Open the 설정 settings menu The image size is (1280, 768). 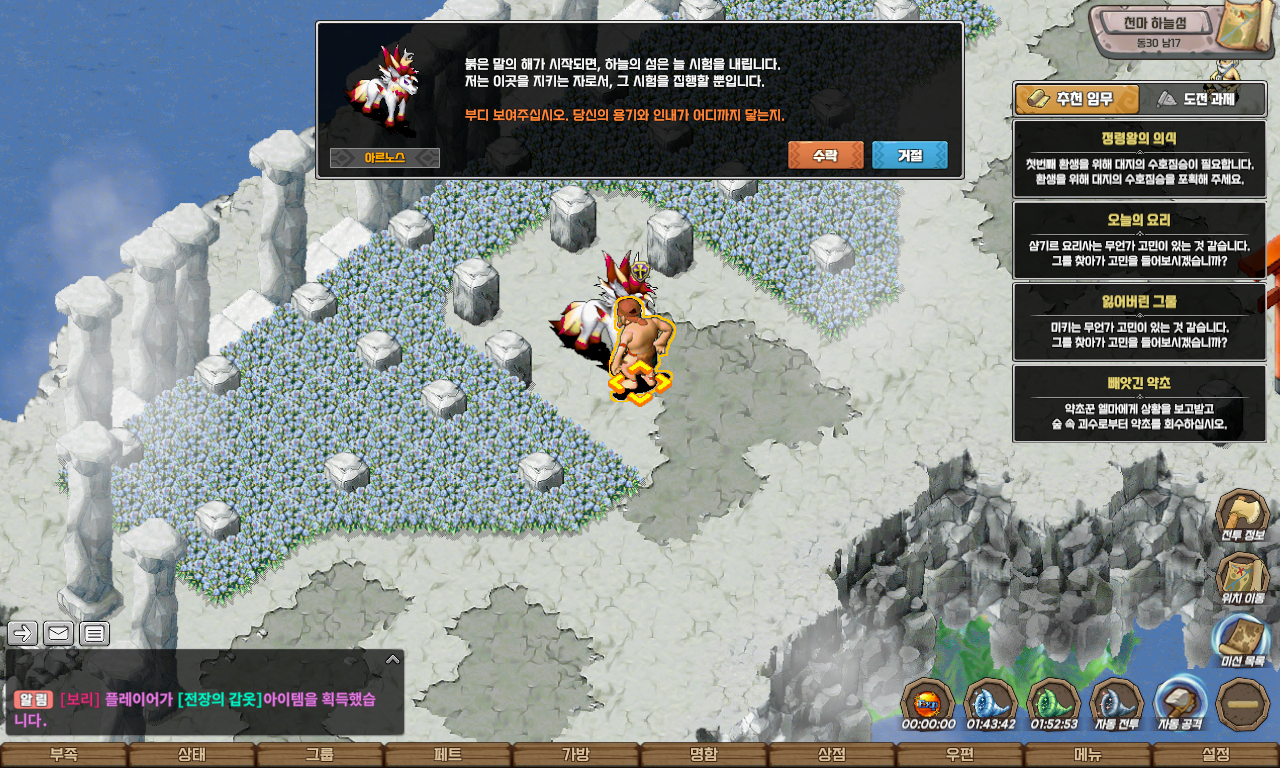tap(1216, 755)
